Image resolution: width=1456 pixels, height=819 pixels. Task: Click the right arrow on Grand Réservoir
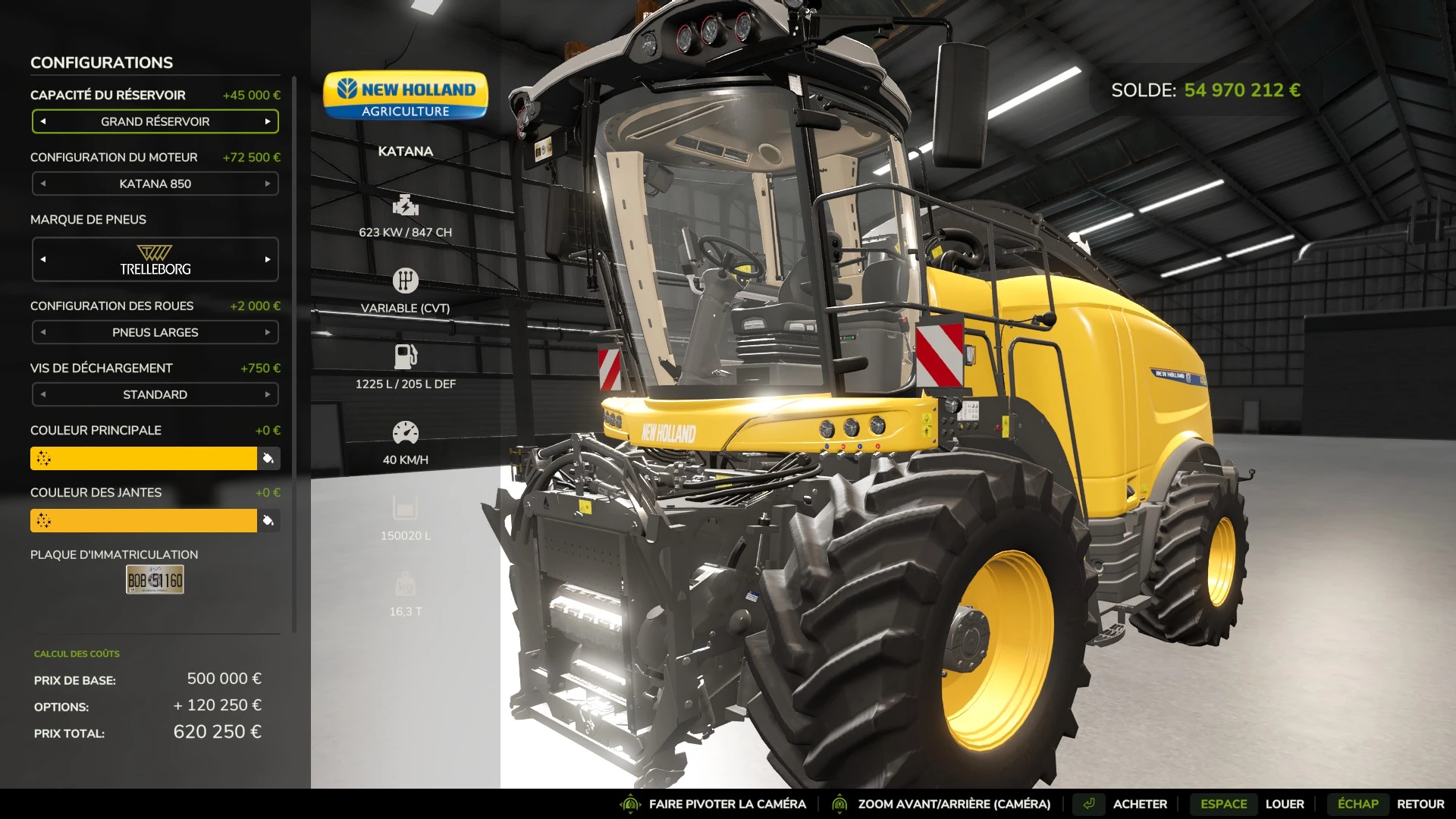click(x=269, y=121)
